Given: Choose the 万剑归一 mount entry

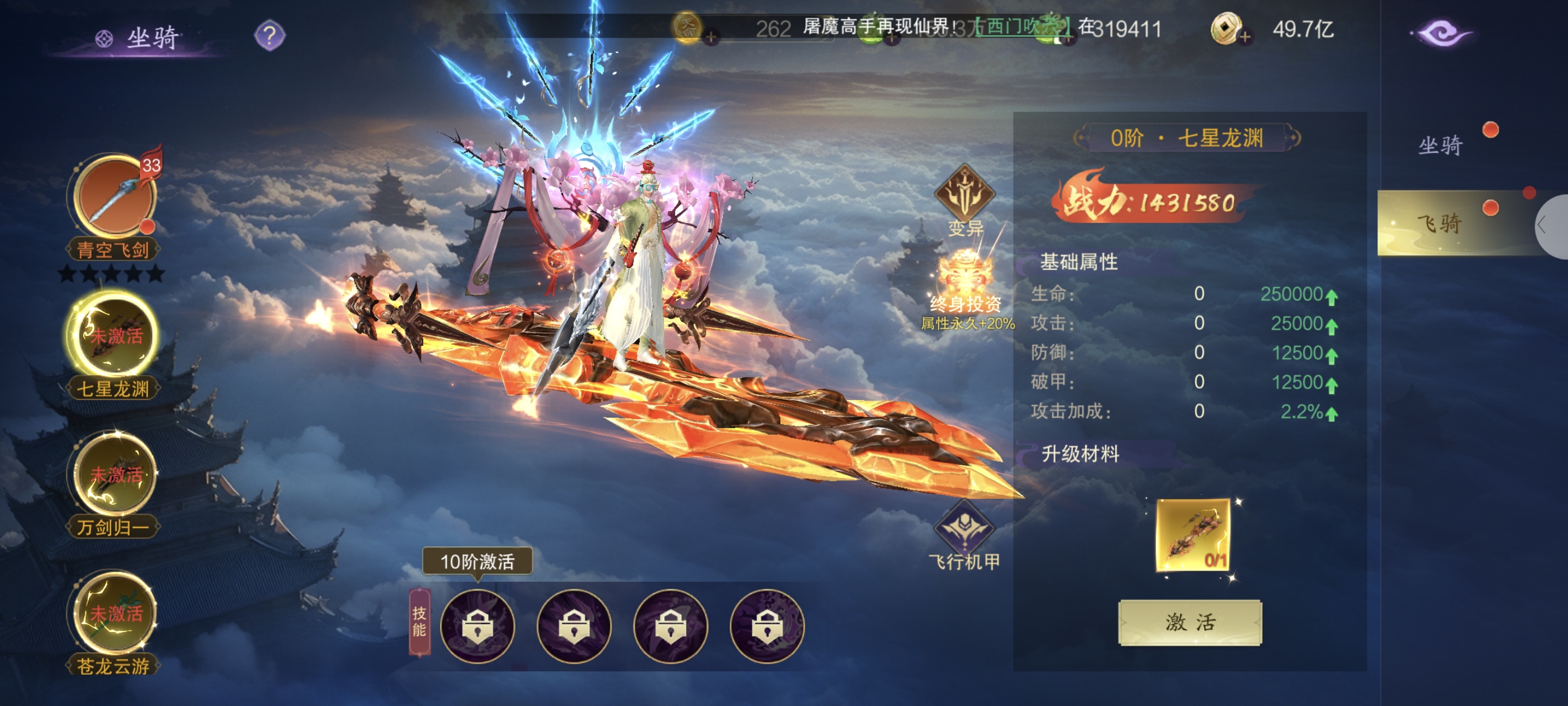Looking at the screenshot, I should pyautogui.click(x=114, y=475).
